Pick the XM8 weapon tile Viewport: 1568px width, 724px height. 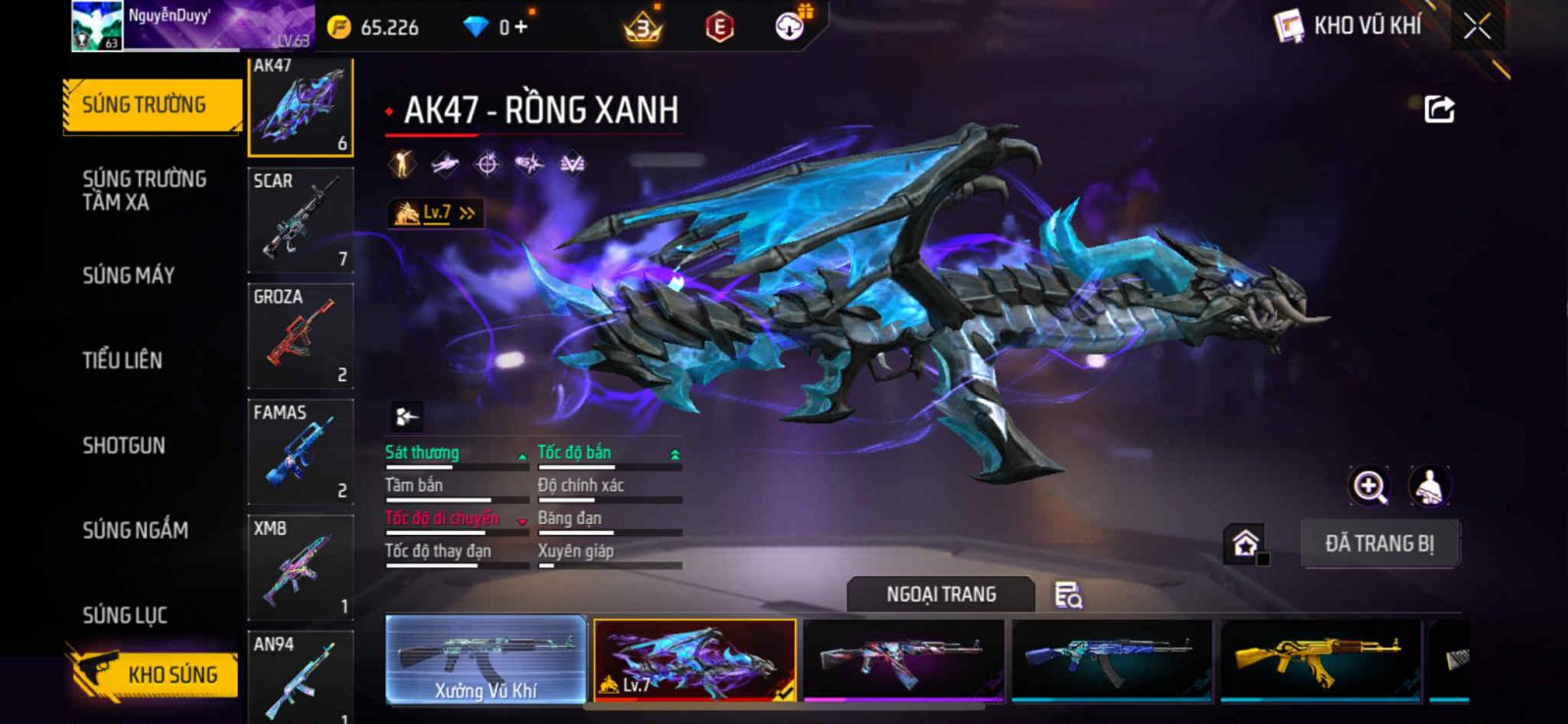tap(300, 566)
